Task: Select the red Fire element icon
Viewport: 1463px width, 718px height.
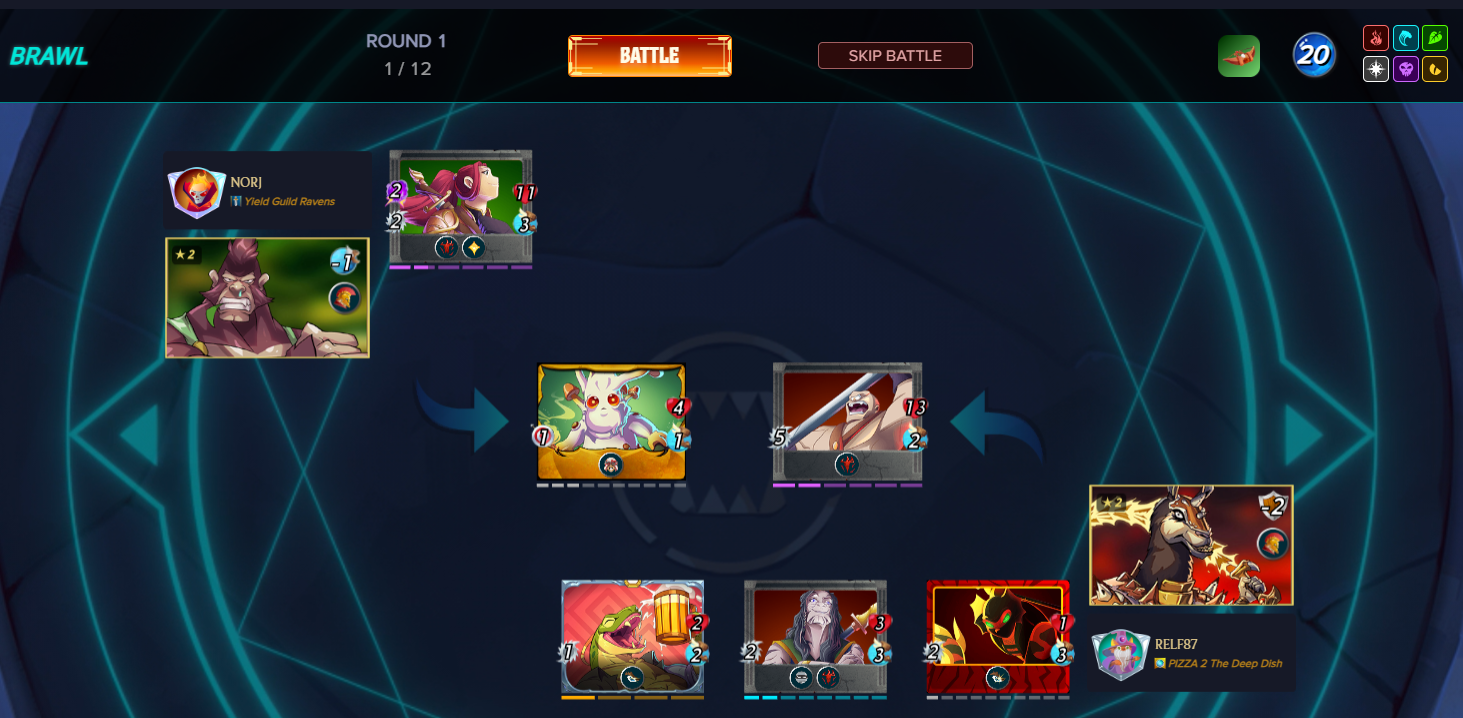Action: pyautogui.click(x=1376, y=39)
